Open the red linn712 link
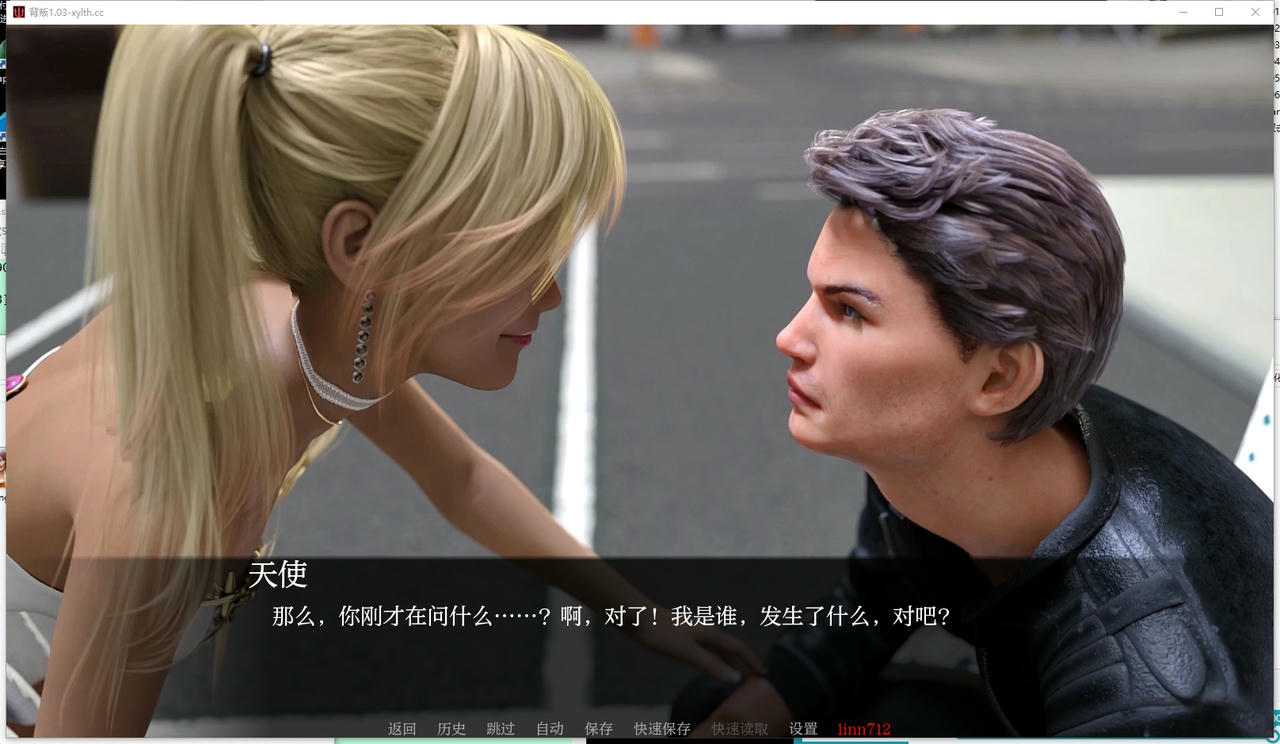Image resolution: width=1280 pixels, height=744 pixels. coord(863,729)
